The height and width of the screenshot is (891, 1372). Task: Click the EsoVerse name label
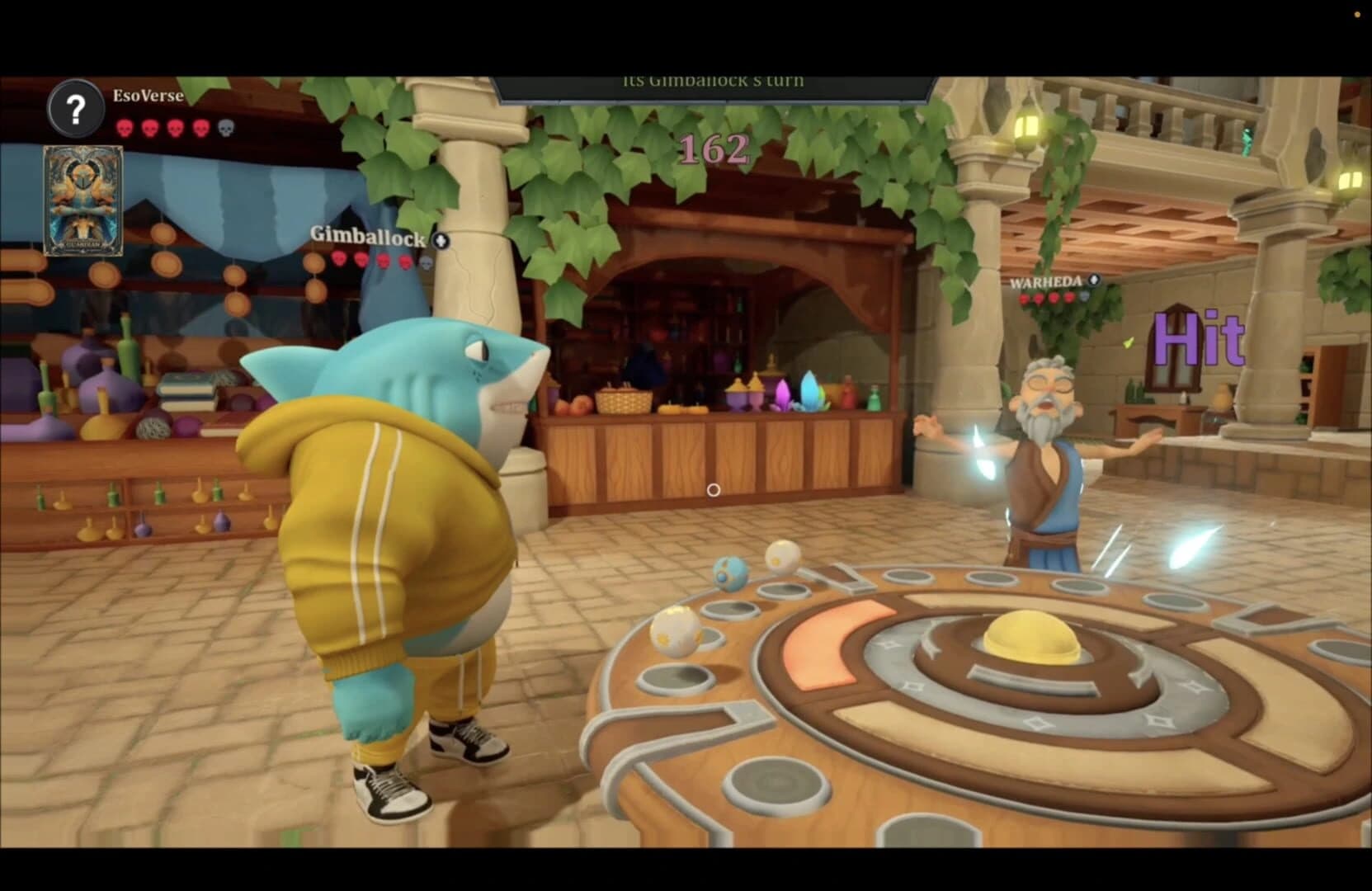147,96
